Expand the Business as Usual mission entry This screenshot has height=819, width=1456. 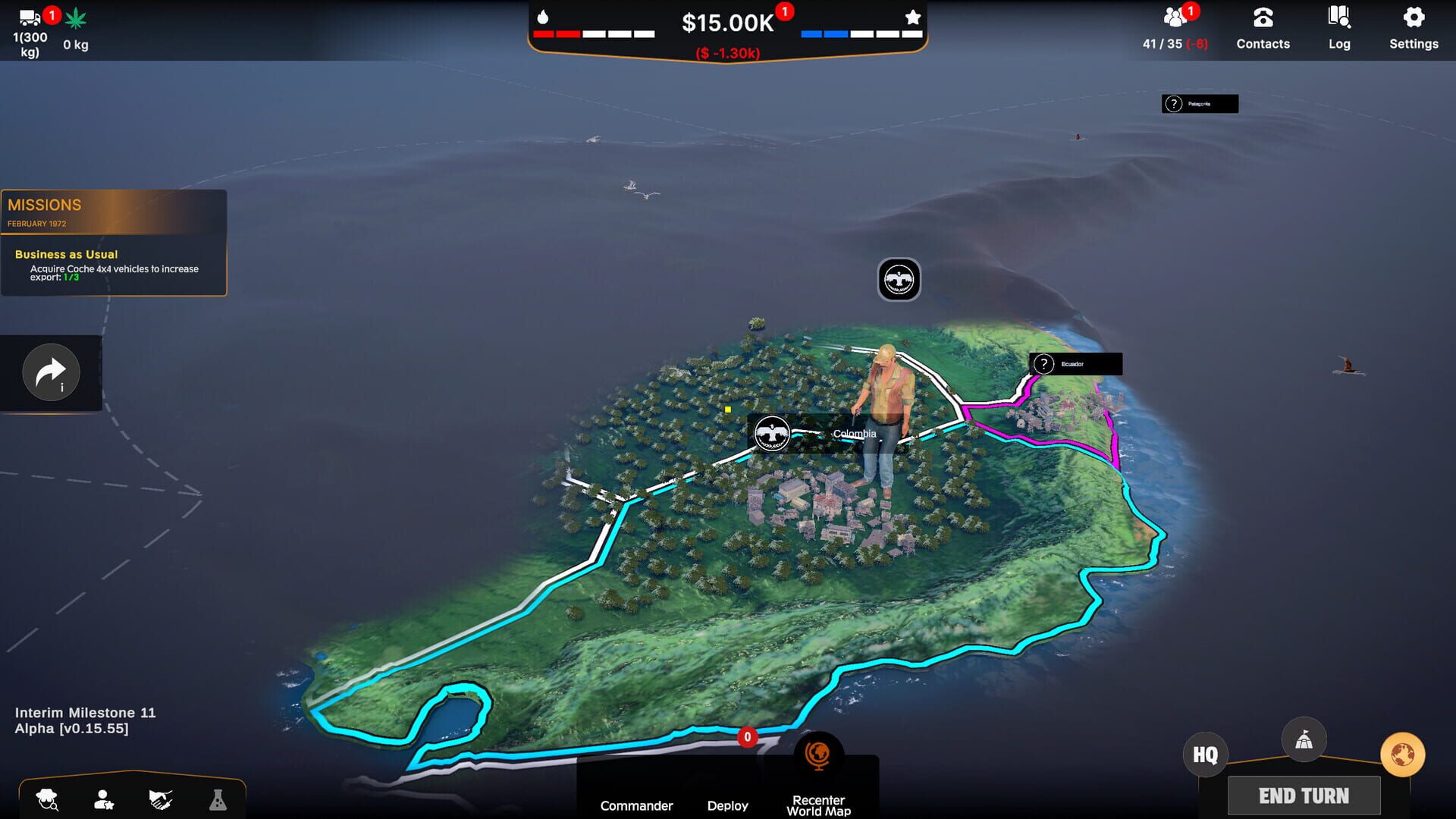(x=67, y=254)
